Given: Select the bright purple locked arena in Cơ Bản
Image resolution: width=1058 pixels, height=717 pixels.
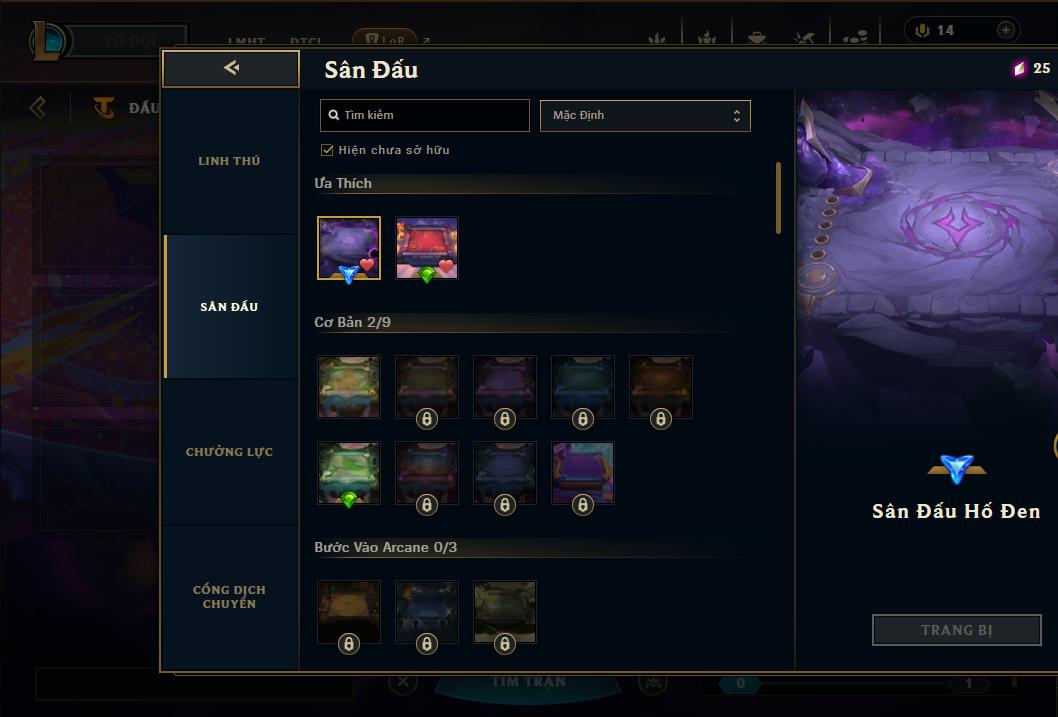Looking at the screenshot, I should 583,473.
